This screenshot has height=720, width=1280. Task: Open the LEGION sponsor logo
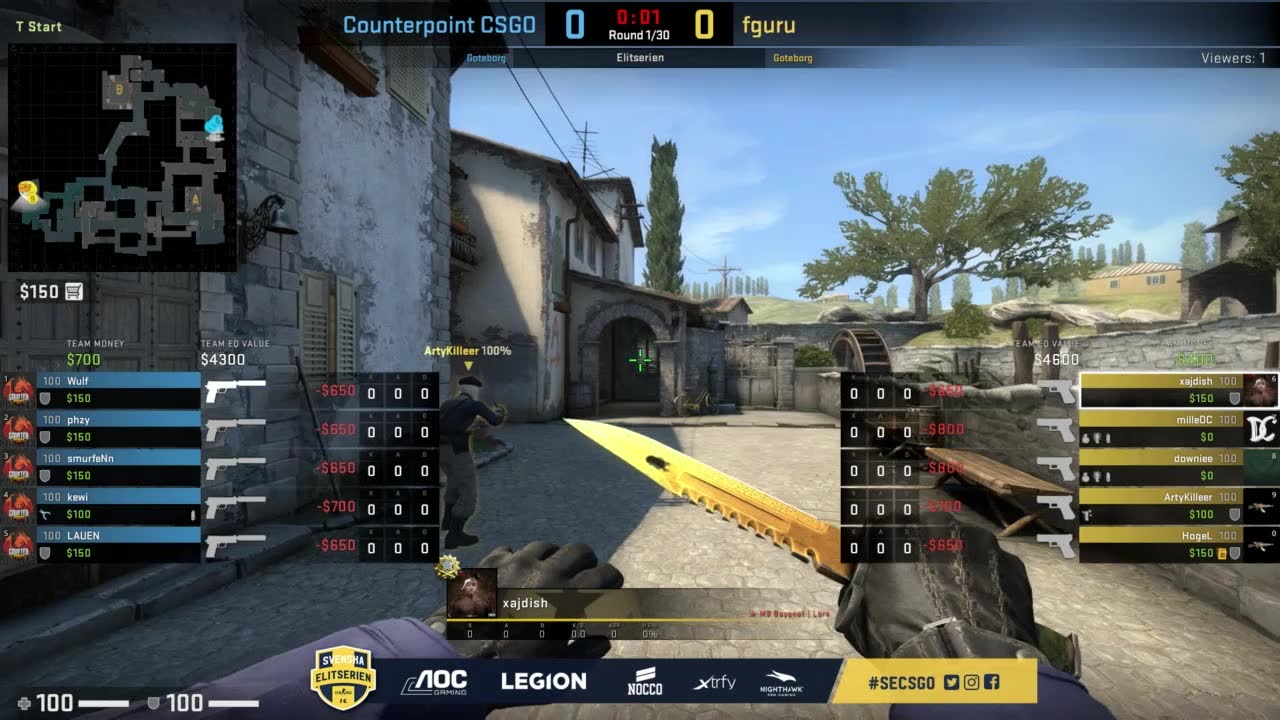pos(544,680)
